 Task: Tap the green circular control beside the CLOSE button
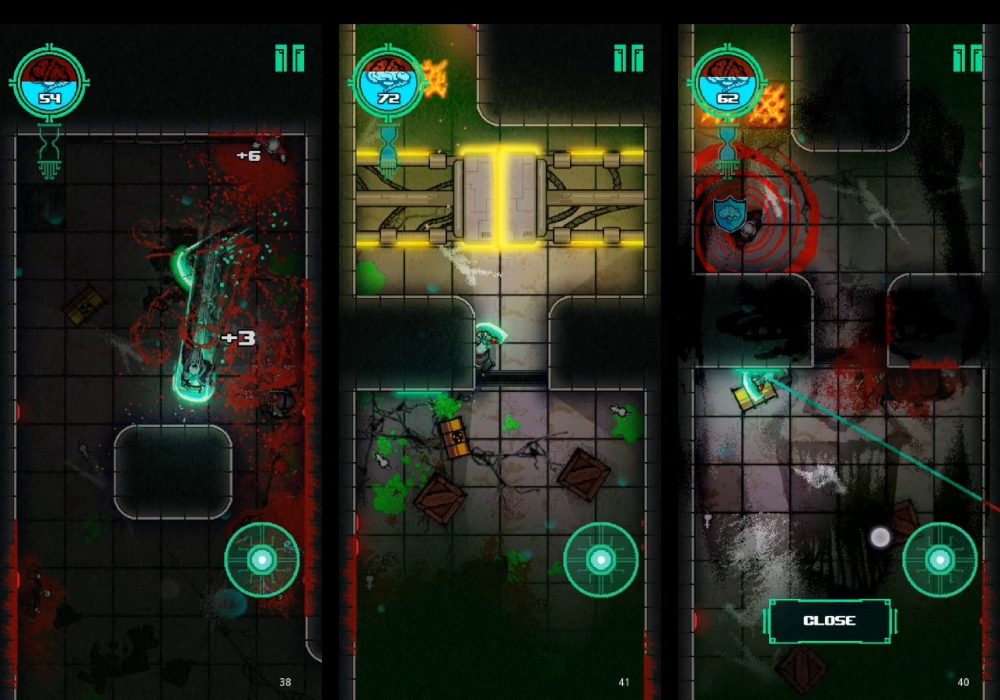[940, 560]
